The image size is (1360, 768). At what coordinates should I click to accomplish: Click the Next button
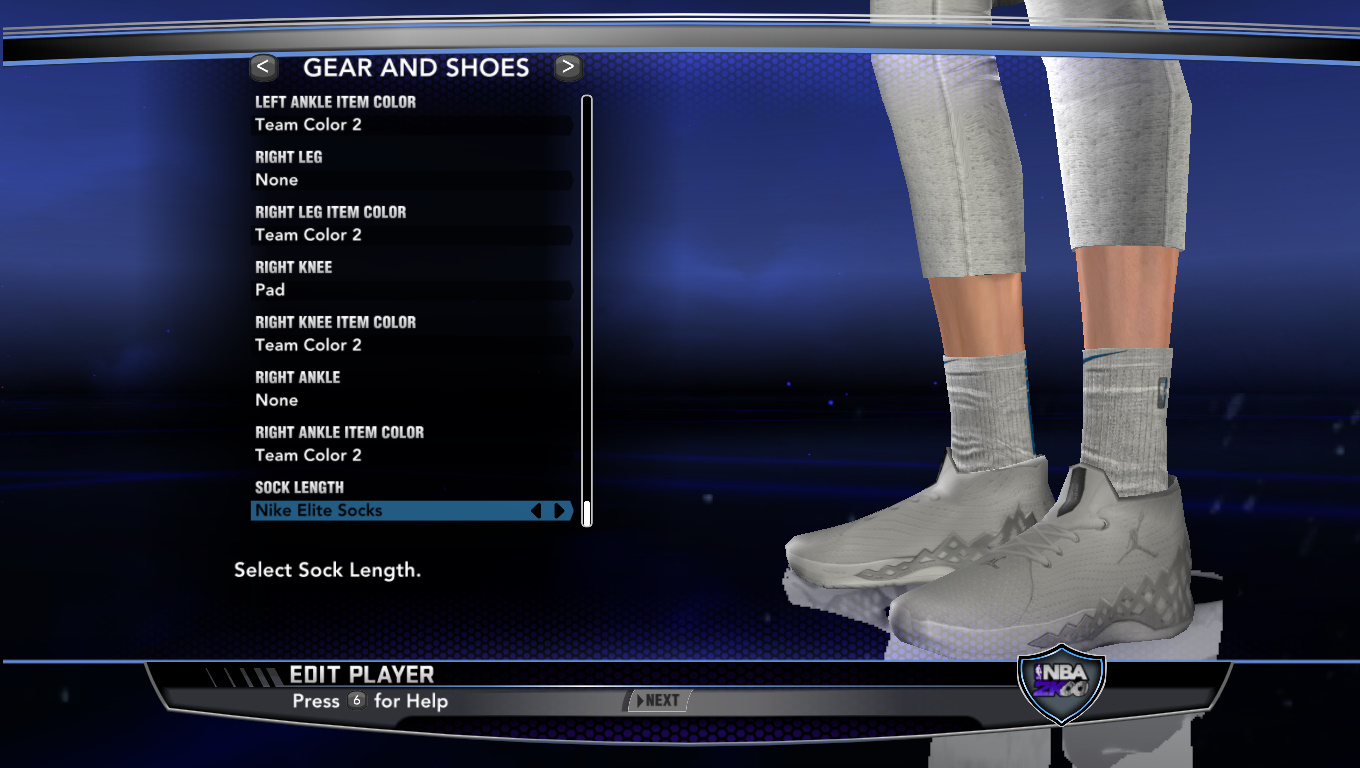(657, 701)
